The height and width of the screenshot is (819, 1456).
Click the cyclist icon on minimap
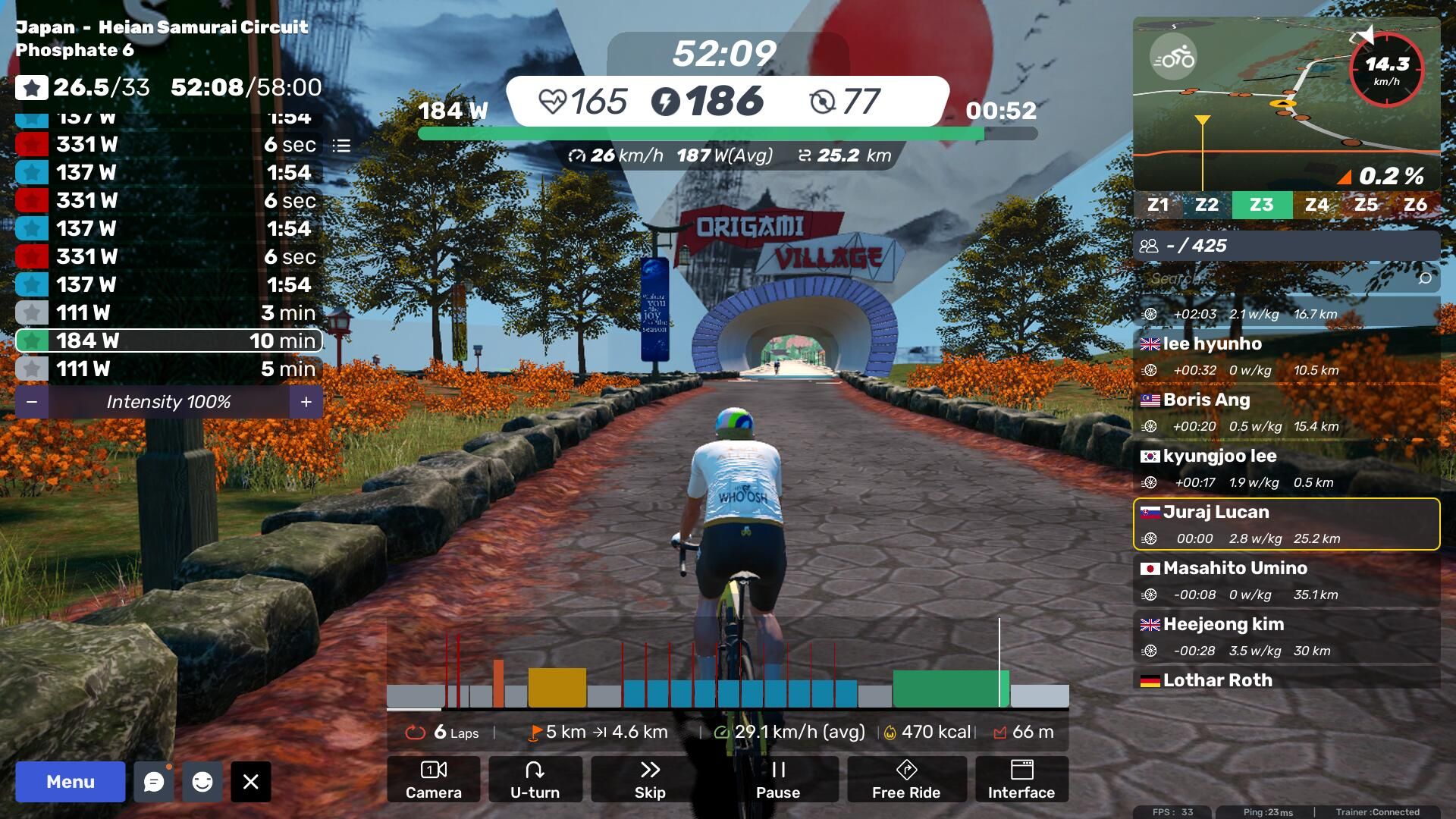point(1173,58)
